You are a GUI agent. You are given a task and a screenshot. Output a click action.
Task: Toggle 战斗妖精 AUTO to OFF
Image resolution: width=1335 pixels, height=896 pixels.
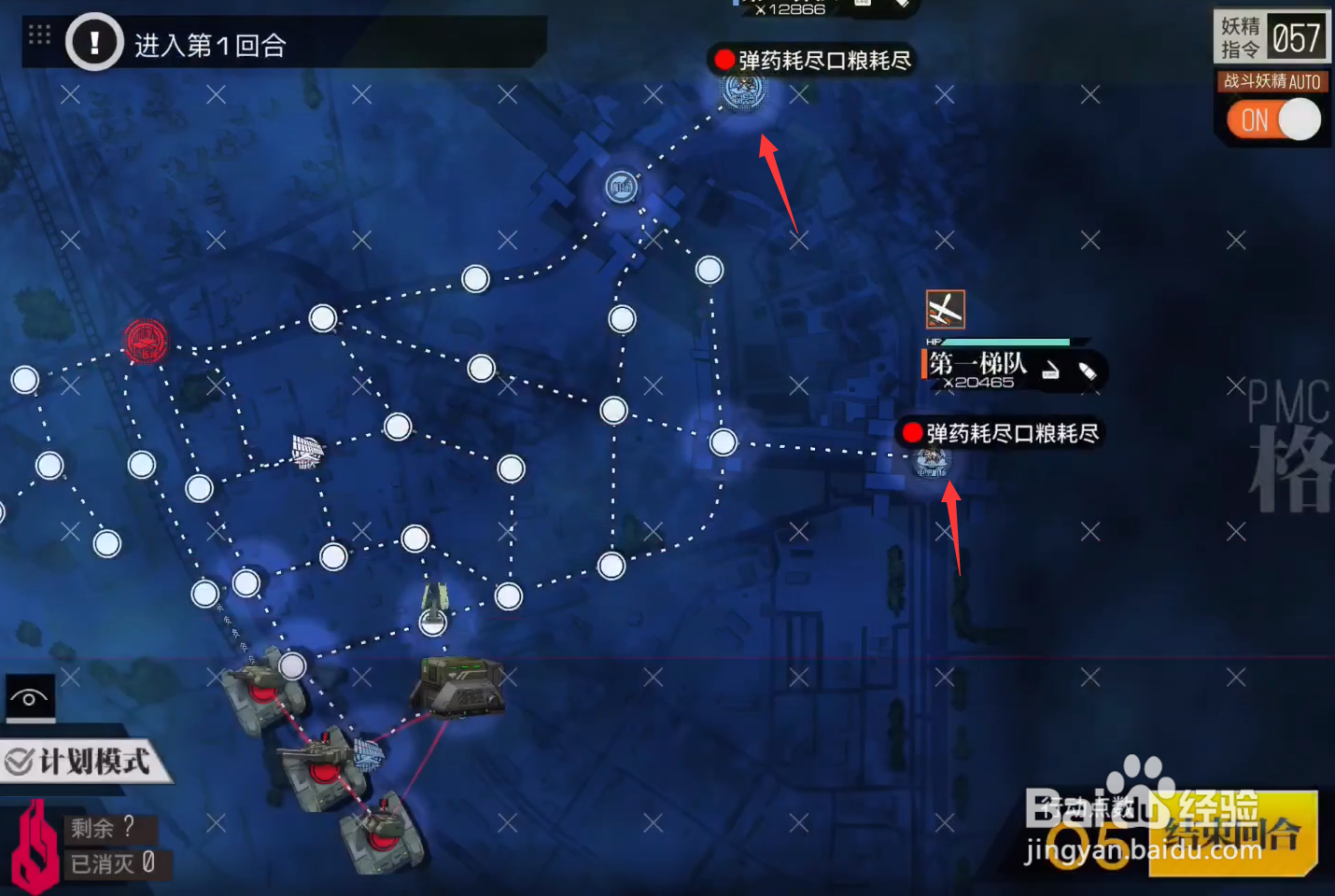(x=1272, y=120)
